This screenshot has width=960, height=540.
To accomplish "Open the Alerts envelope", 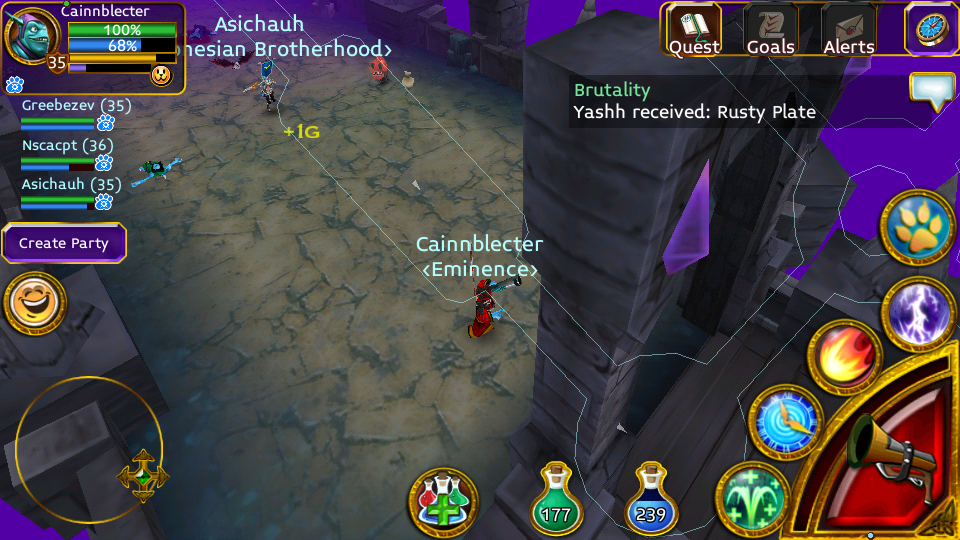I will point(848,30).
